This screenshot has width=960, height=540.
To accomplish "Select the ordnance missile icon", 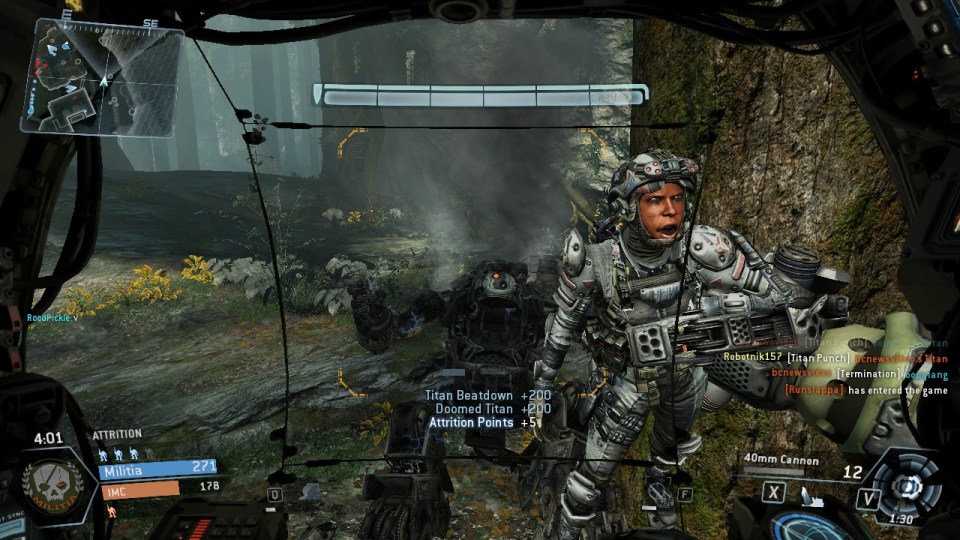I will pos(808,492).
